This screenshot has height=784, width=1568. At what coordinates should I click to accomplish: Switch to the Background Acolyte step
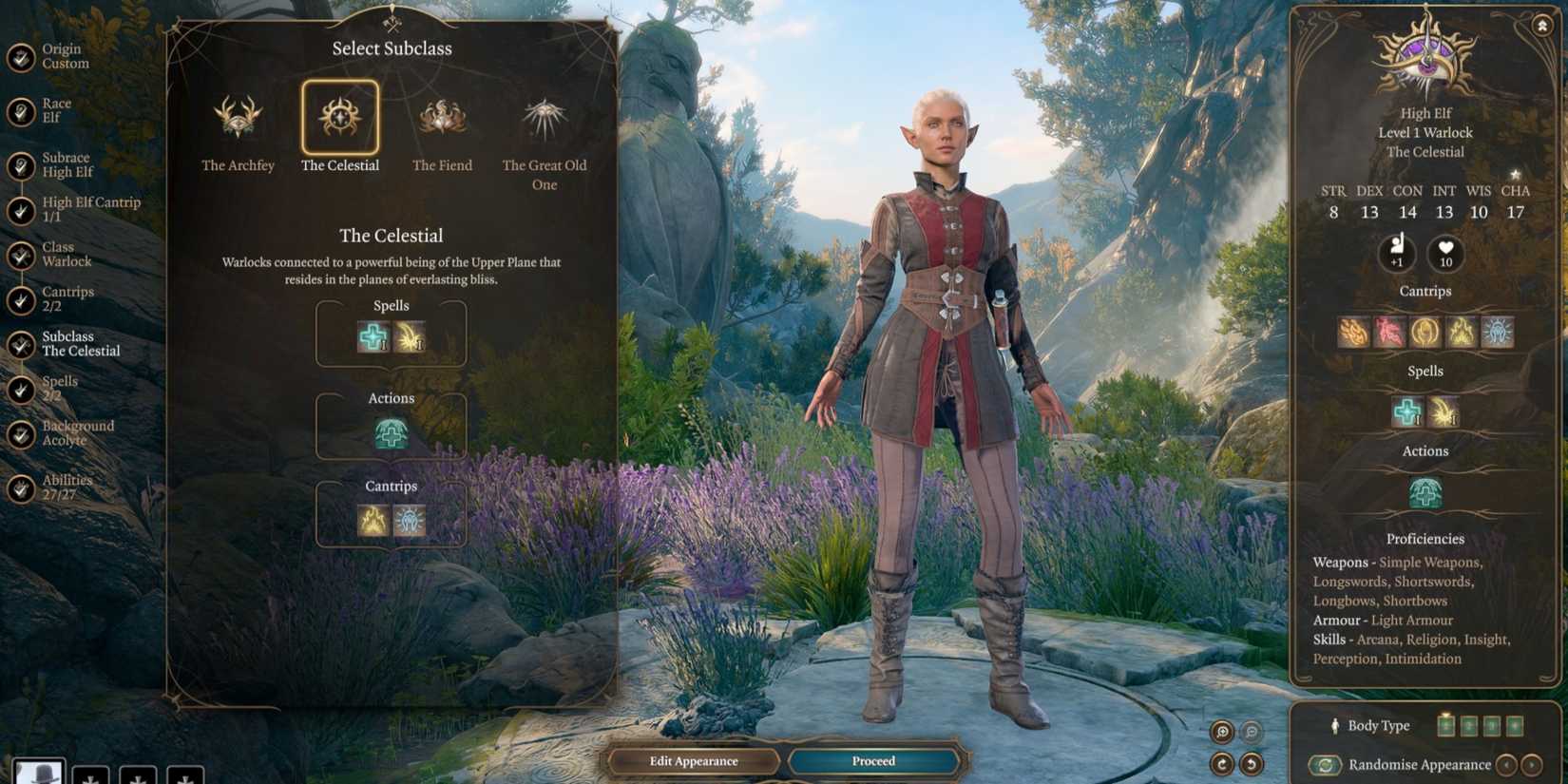point(78,432)
